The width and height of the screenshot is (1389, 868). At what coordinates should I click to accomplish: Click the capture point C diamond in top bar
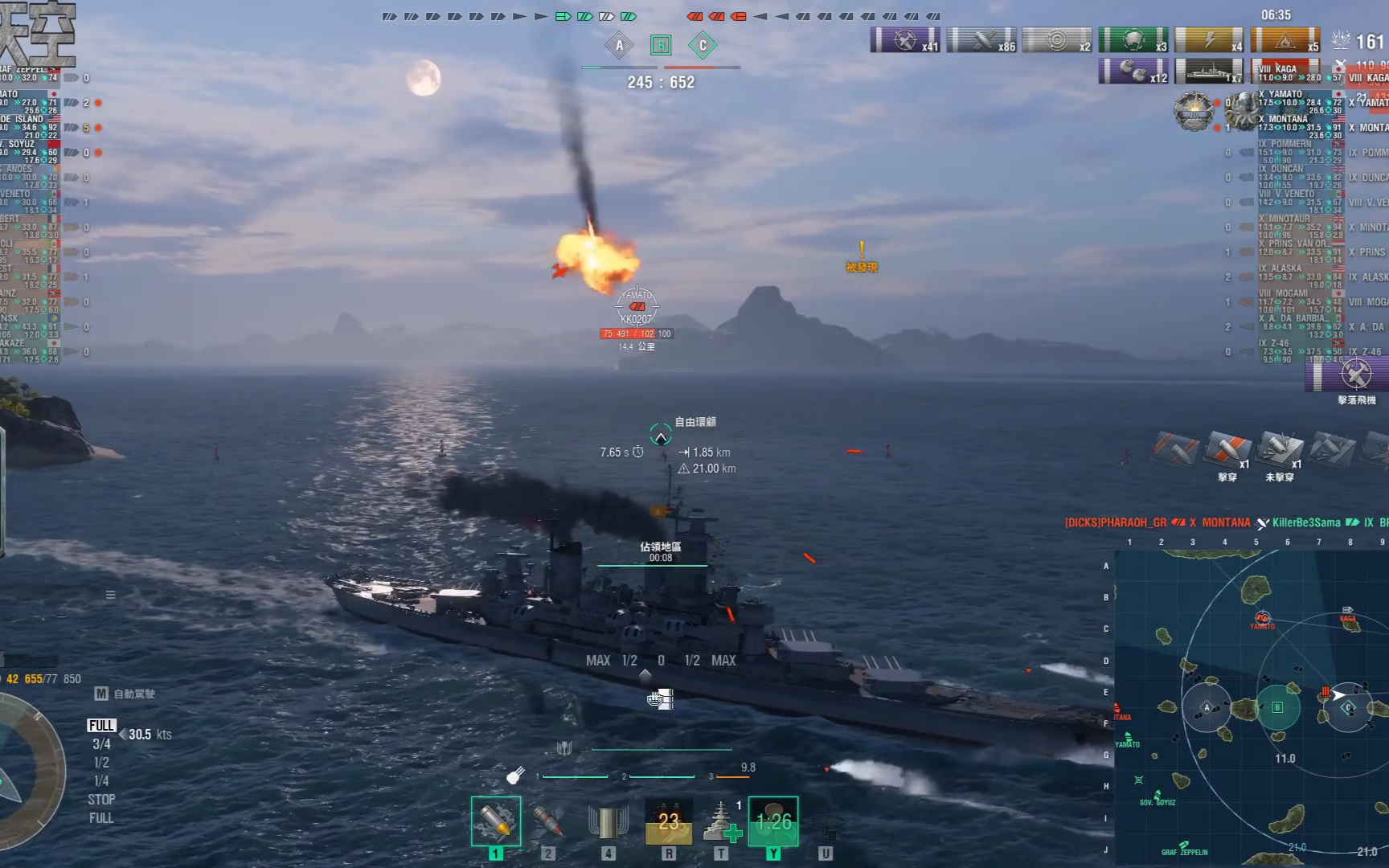[x=703, y=46]
